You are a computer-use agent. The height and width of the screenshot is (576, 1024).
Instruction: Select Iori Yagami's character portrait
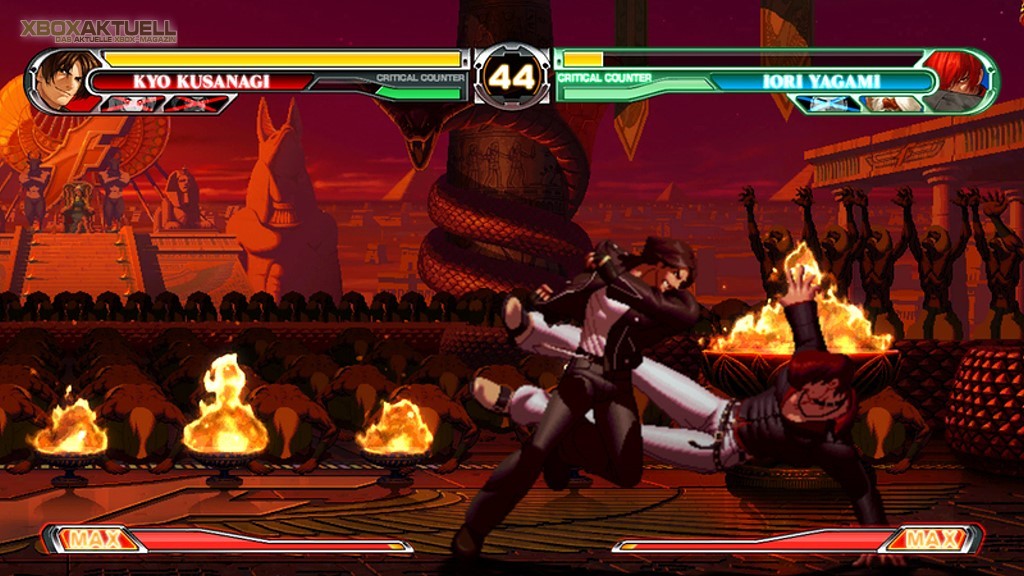pos(955,78)
